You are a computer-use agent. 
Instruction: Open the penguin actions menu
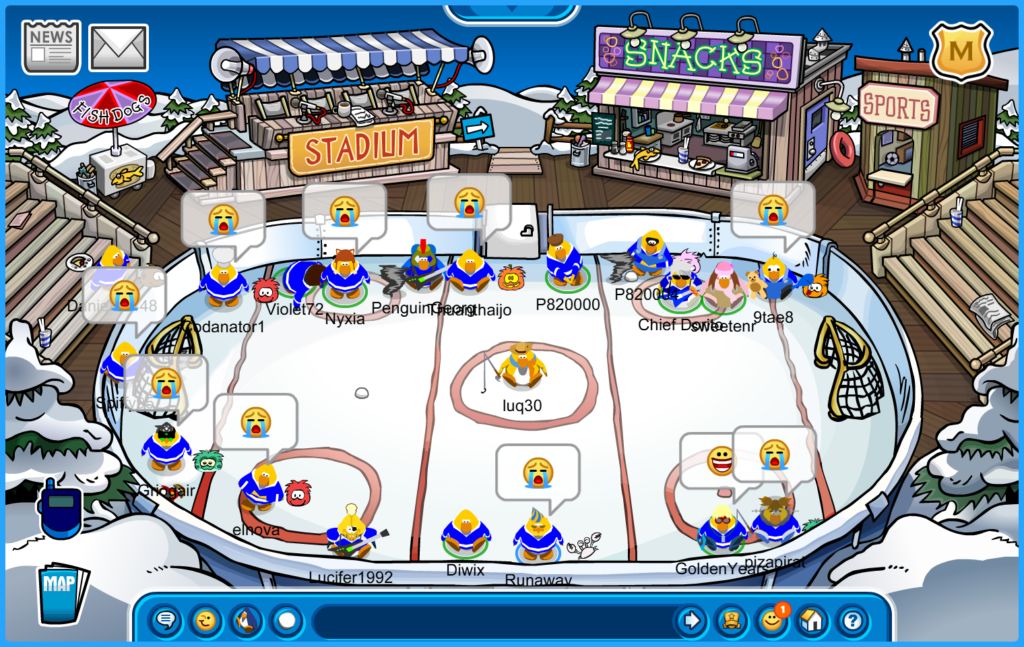(x=246, y=621)
